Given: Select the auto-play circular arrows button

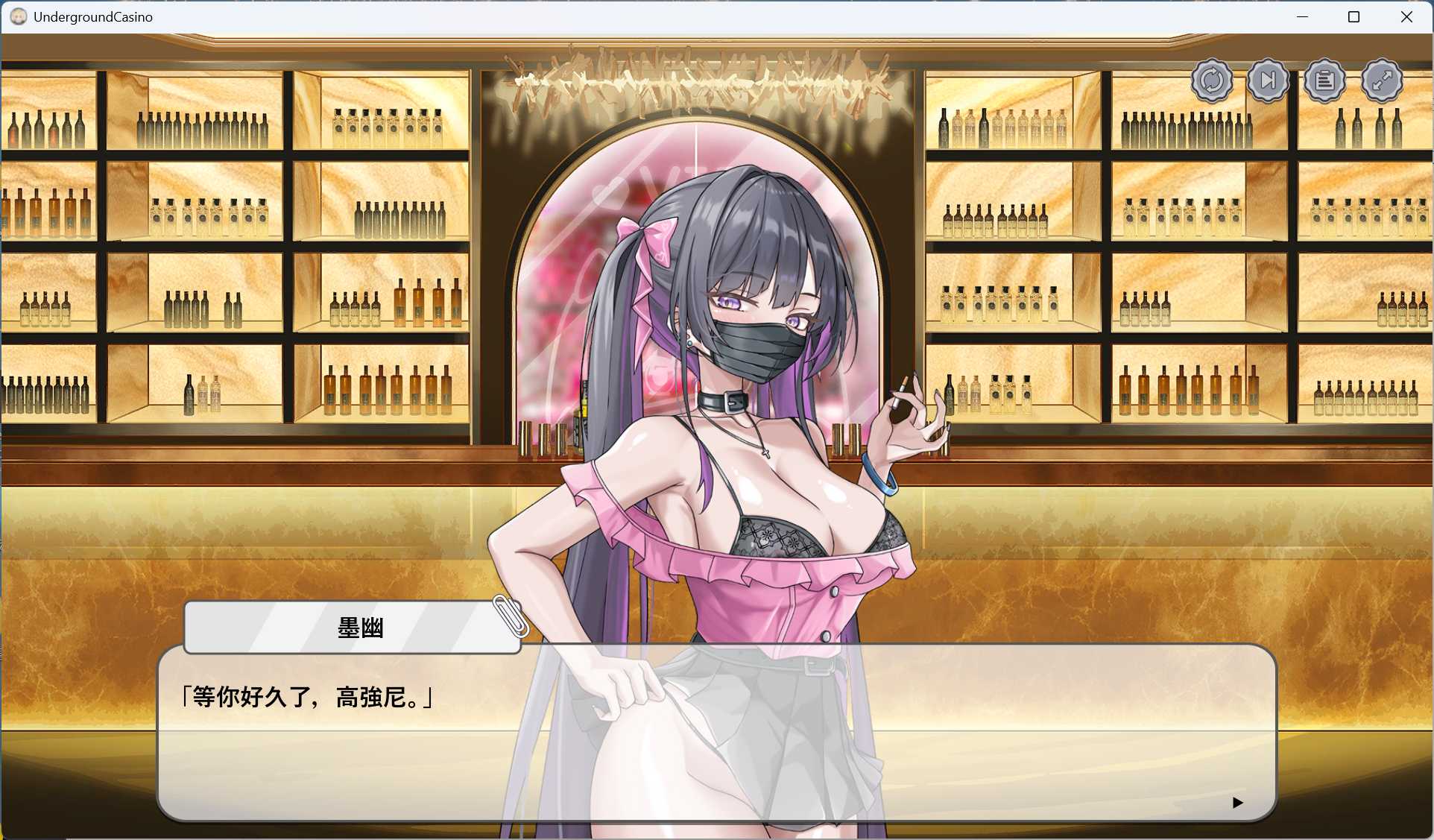Looking at the screenshot, I should pos(1213,80).
